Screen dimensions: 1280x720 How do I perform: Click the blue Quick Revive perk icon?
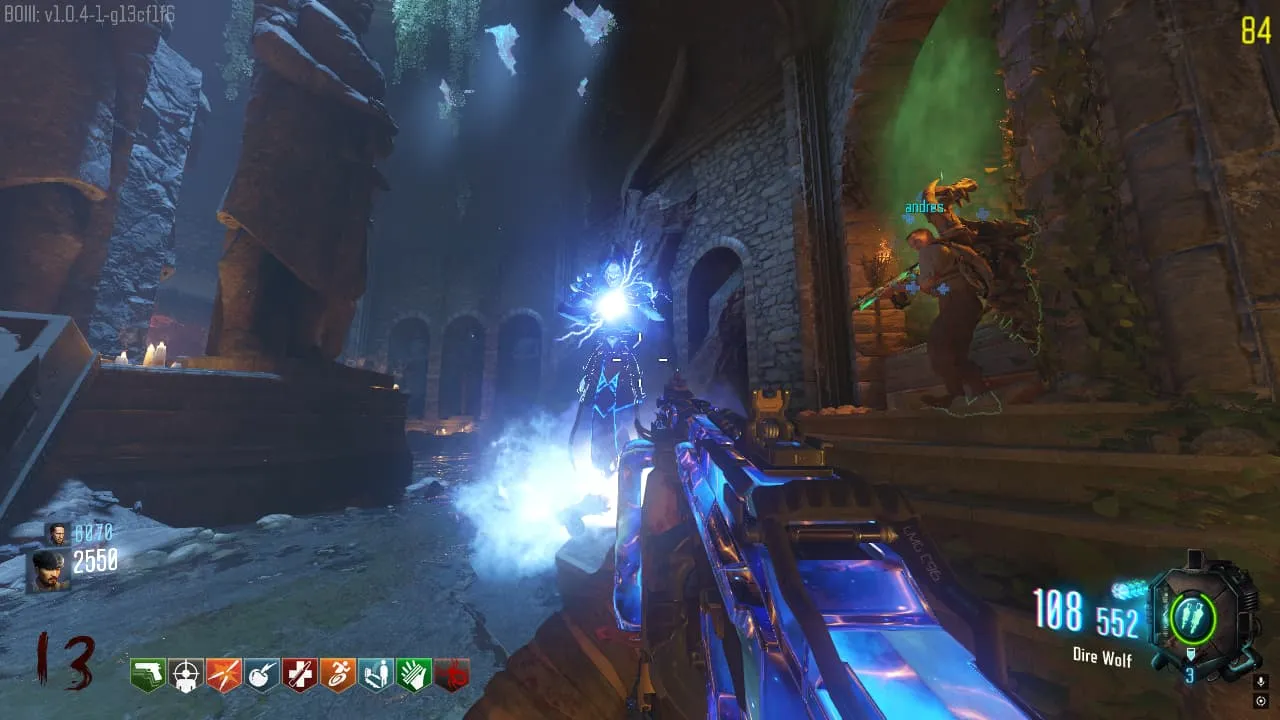coord(375,675)
